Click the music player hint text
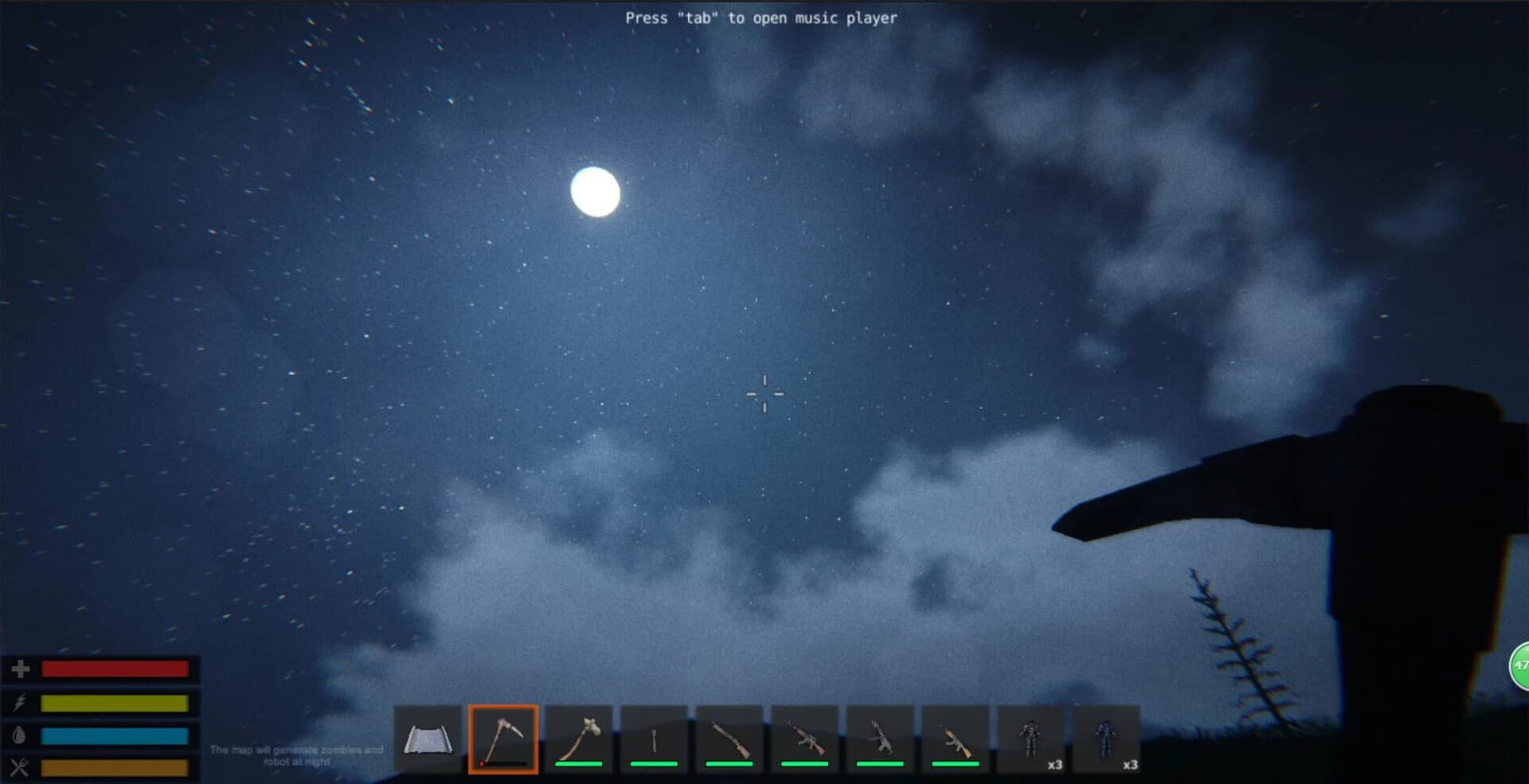This screenshot has width=1529, height=784. point(762,18)
